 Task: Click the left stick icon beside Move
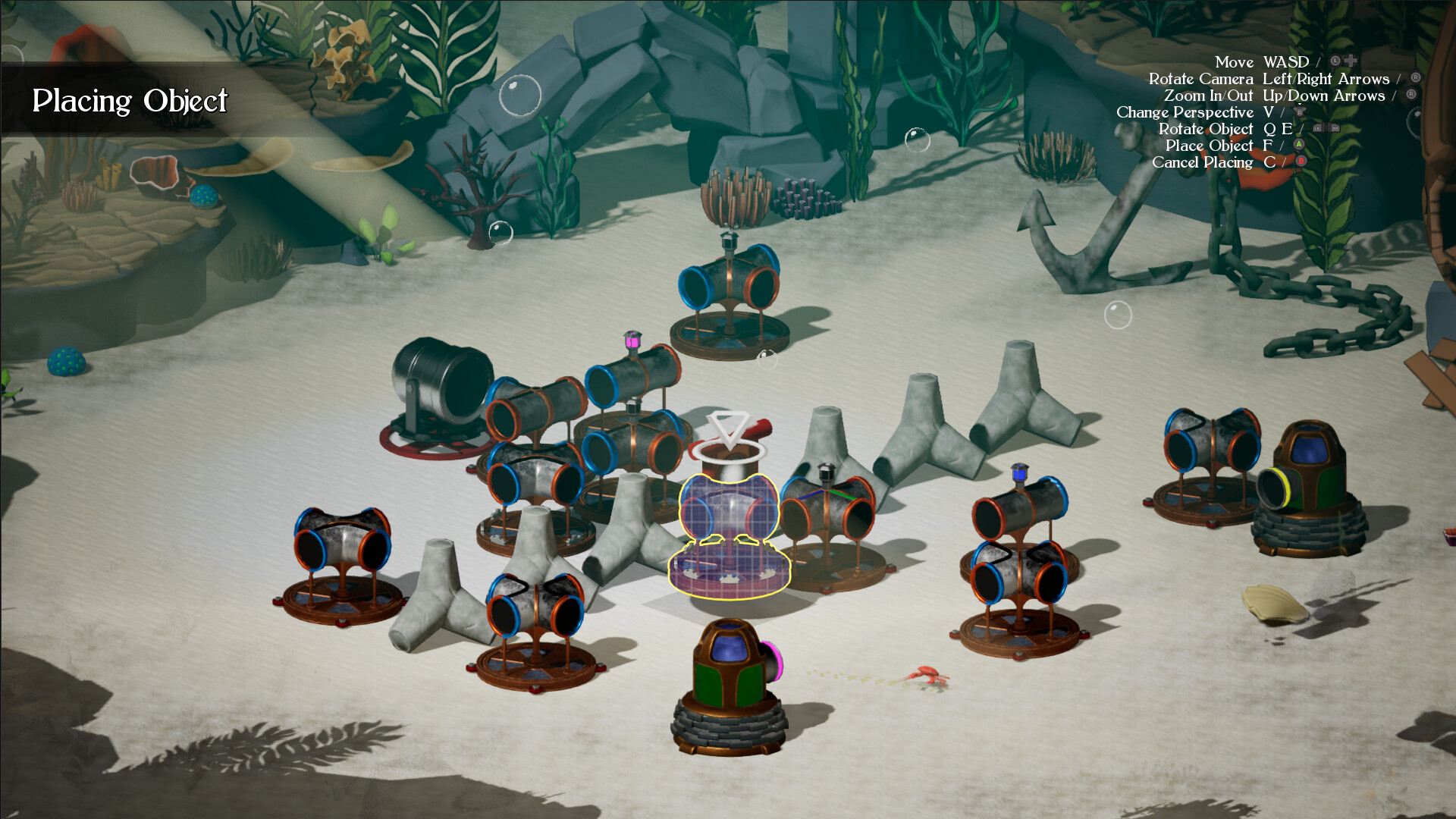point(1335,60)
